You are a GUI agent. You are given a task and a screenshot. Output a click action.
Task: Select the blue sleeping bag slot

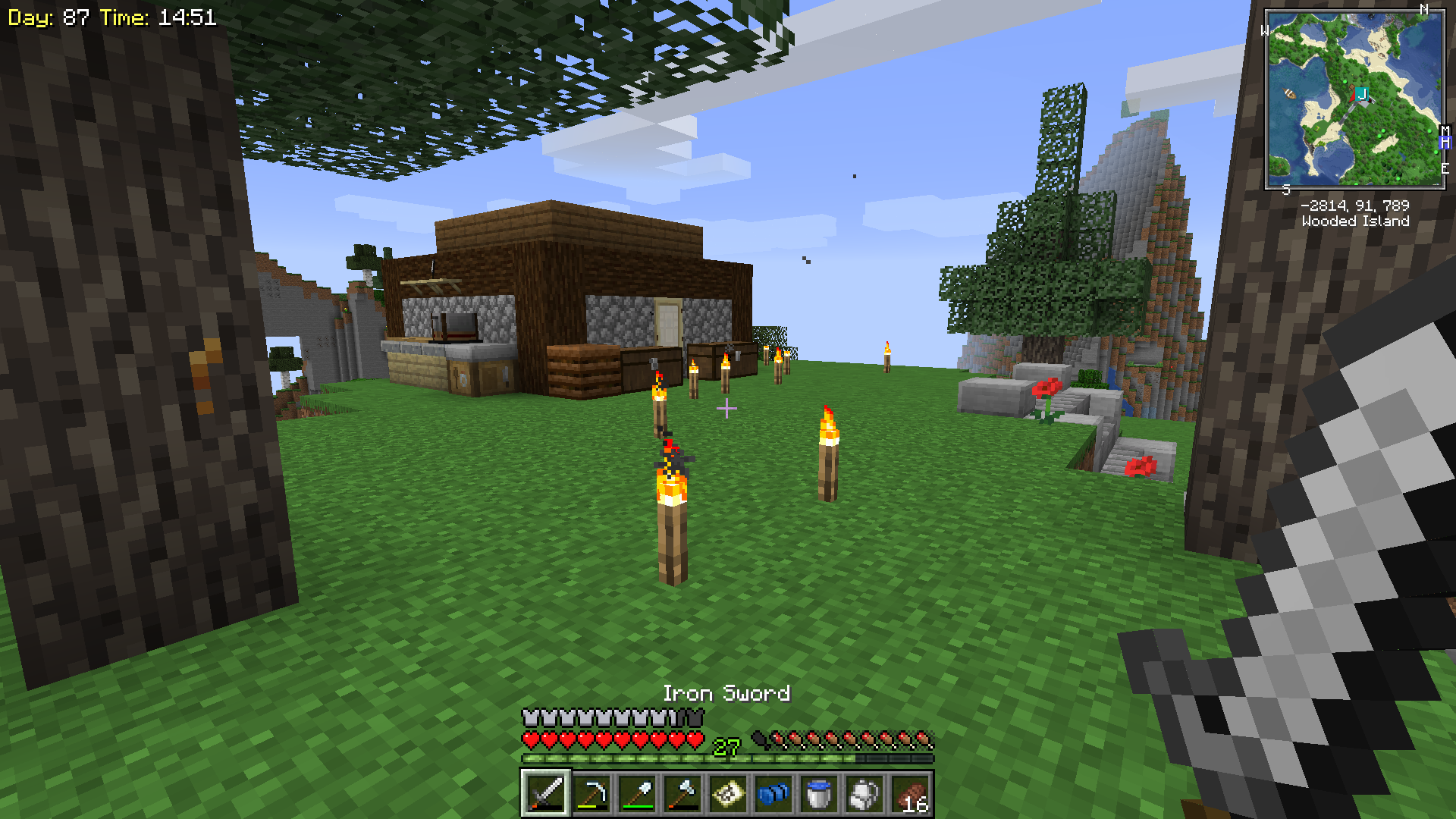pyautogui.click(x=773, y=794)
